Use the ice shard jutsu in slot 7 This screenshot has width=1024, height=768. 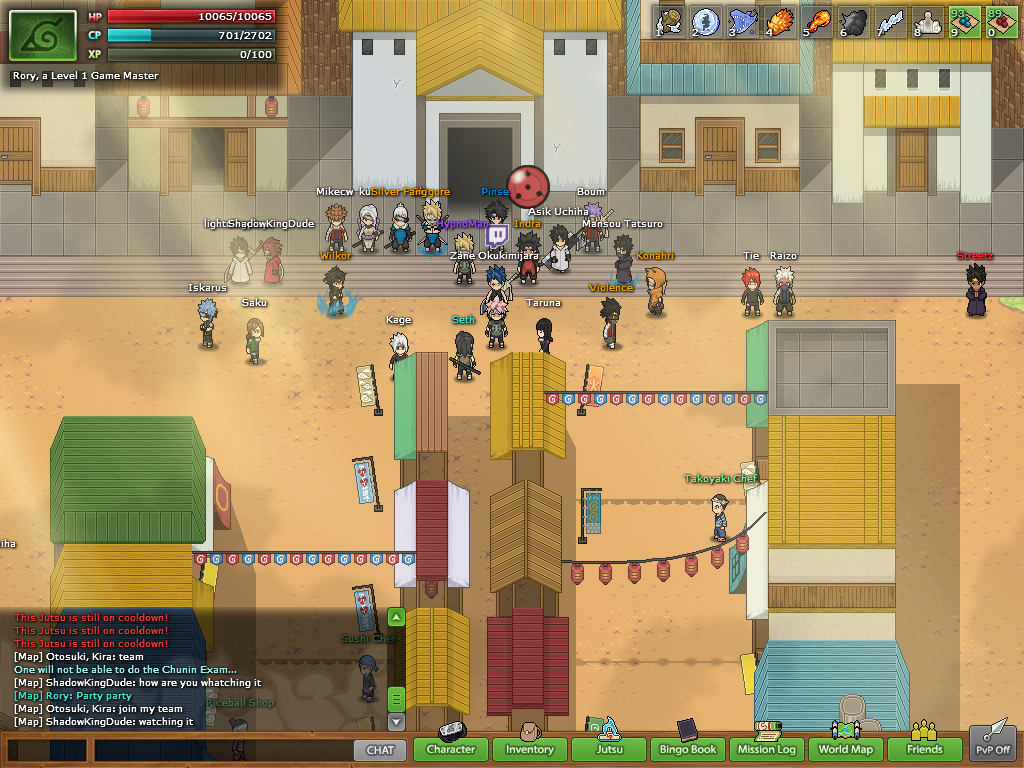pos(891,21)
